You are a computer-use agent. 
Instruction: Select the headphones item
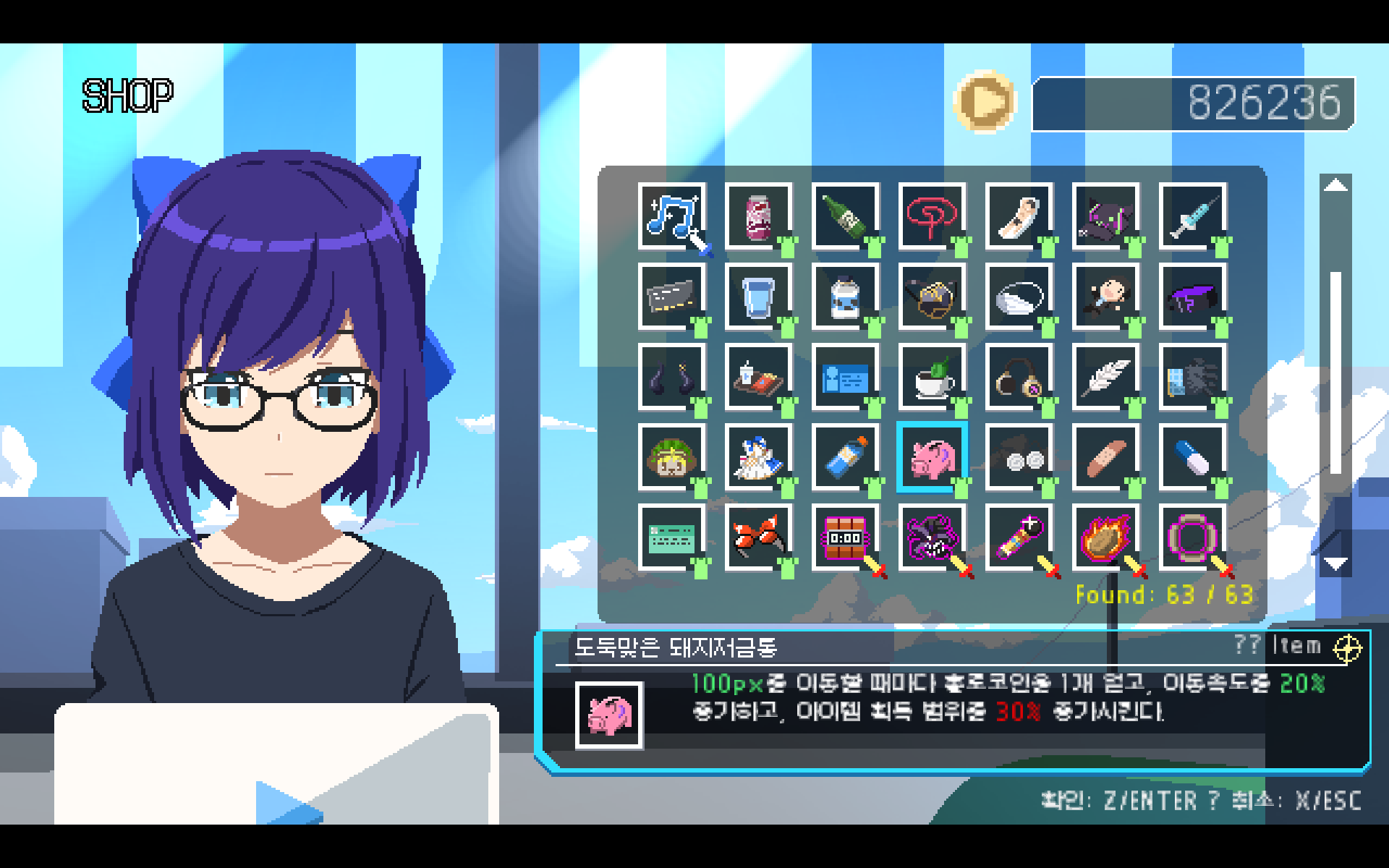coord(1019,377)
